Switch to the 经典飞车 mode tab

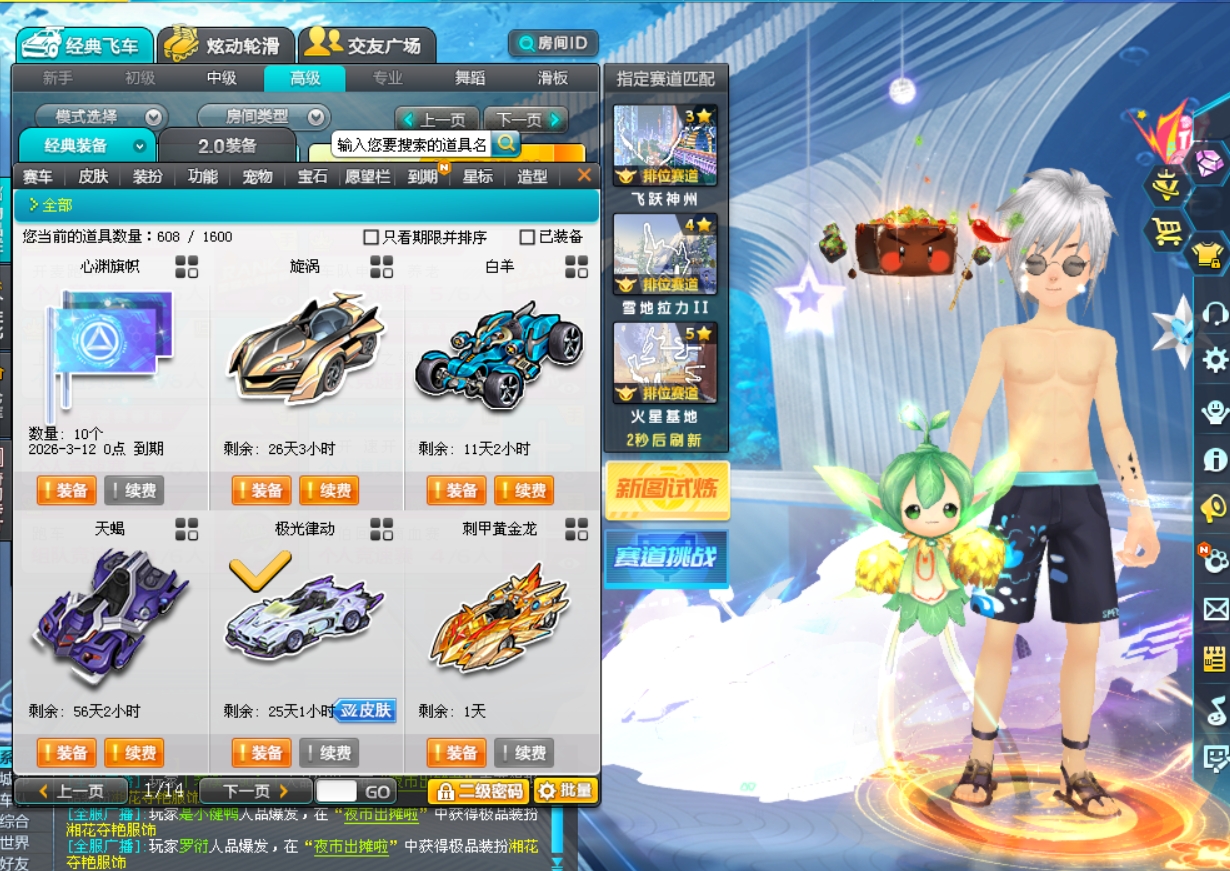click(85, 45)
